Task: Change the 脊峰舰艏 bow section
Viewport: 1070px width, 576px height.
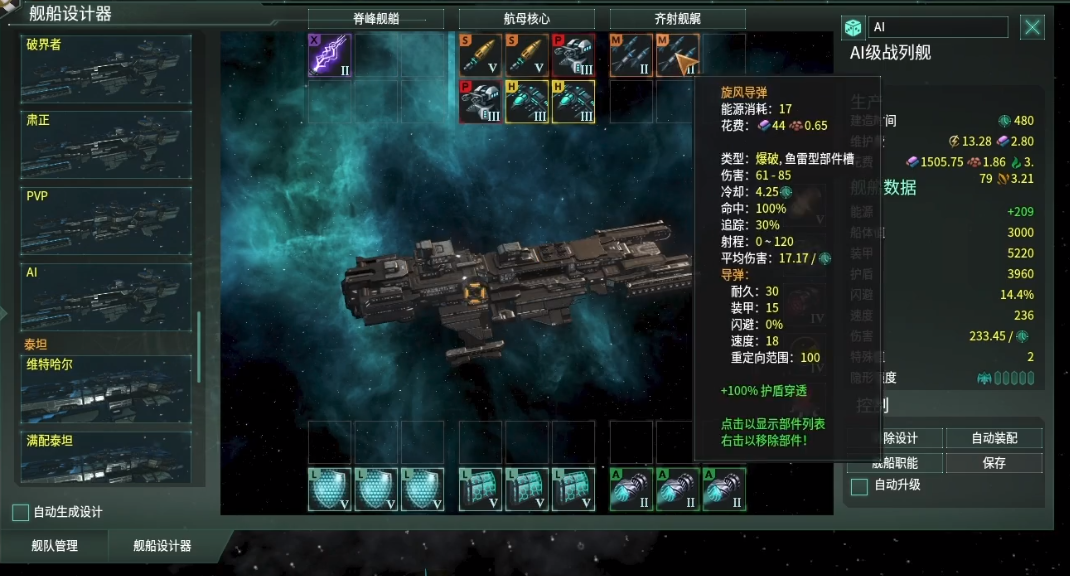Action: [376, 19]
